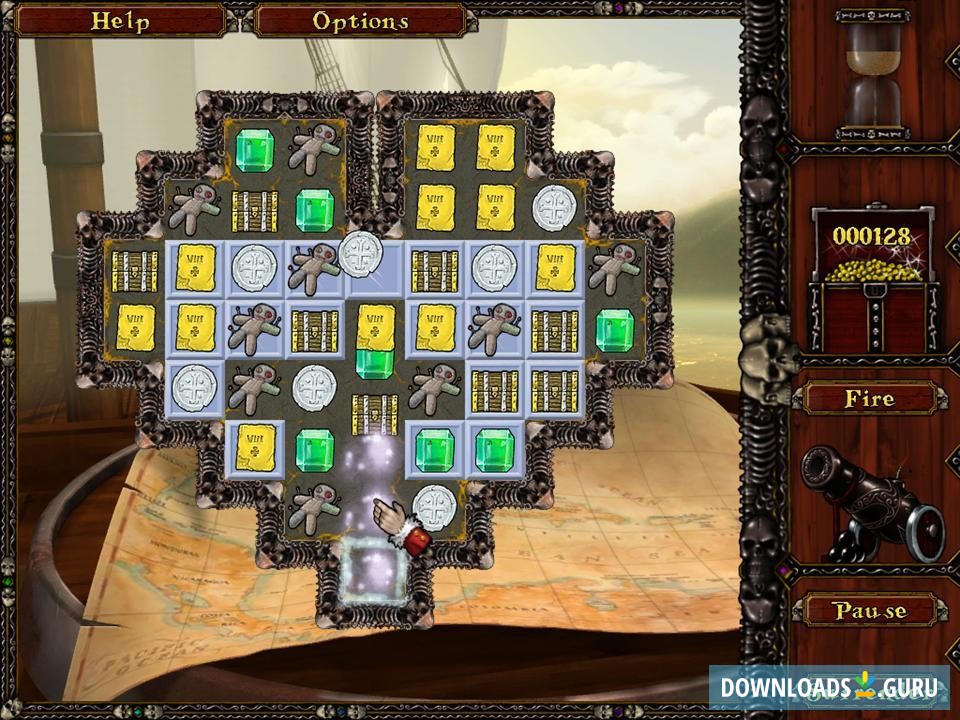Open the Downloads Guru watermark link
The width and height of the screenshot is (960, 720).
click(829, 687)
